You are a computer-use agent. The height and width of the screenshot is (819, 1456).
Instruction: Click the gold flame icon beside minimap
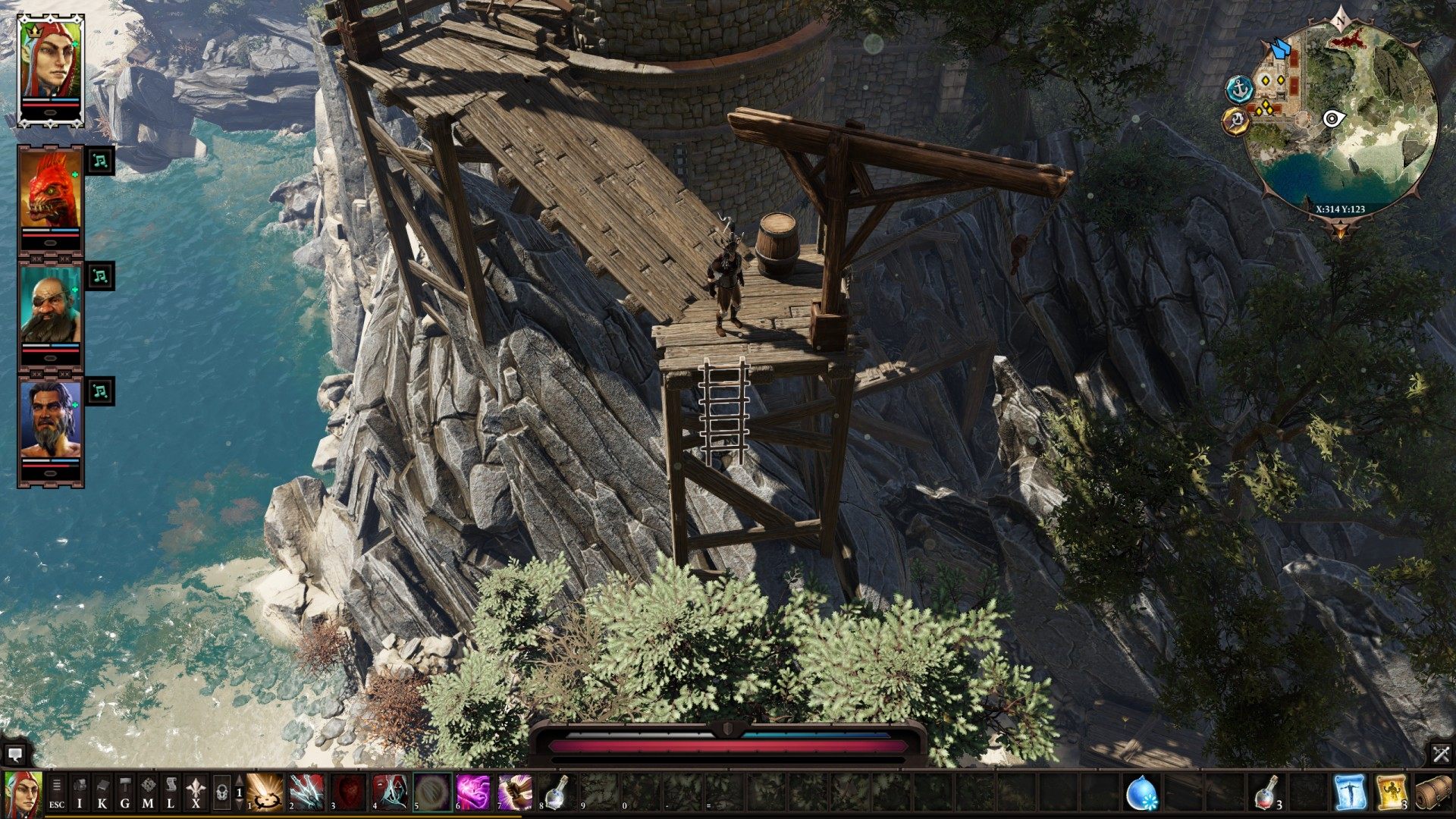click(1236, 121)
